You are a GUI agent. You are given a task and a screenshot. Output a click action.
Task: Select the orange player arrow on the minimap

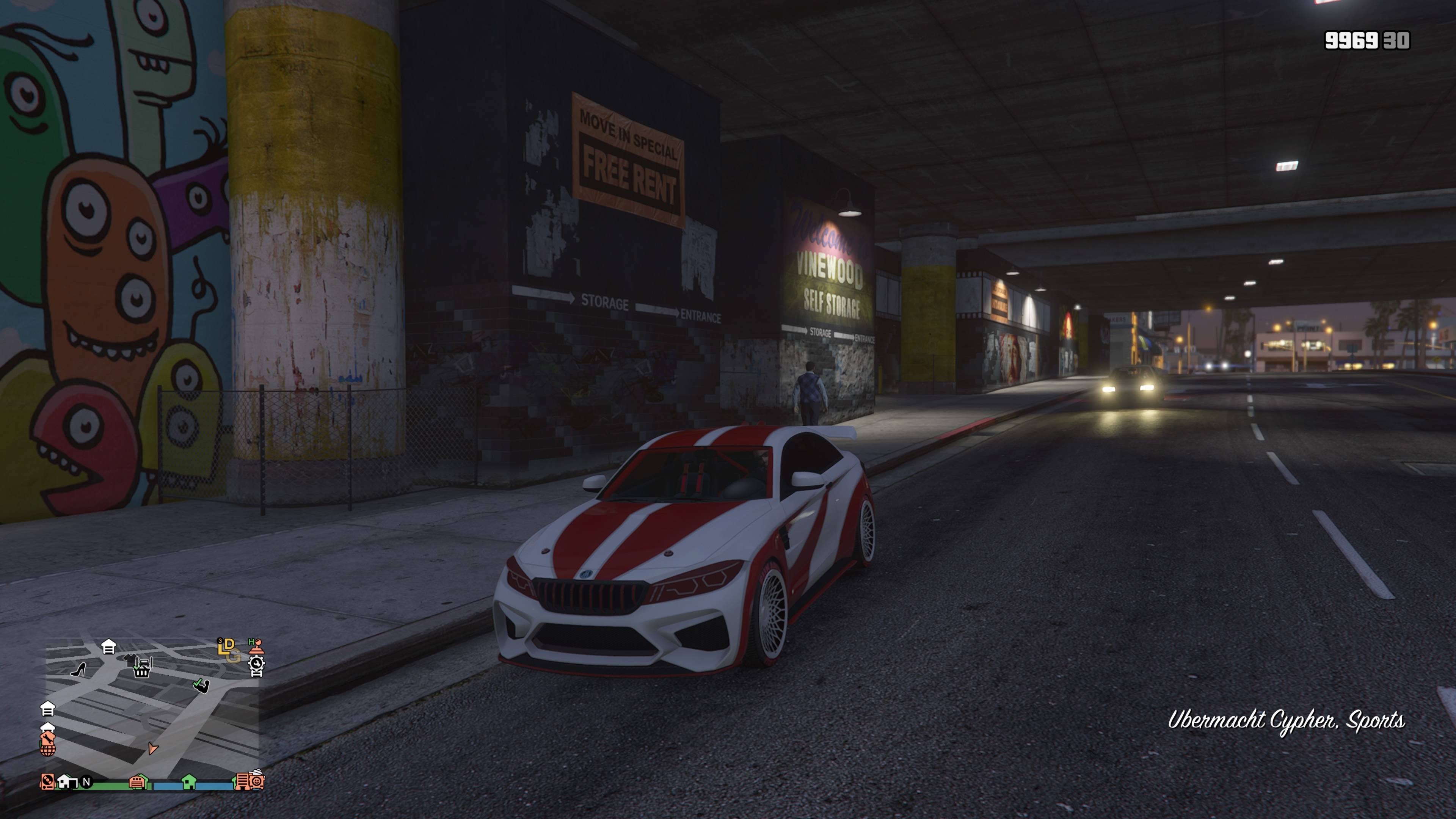pos(152,748)
